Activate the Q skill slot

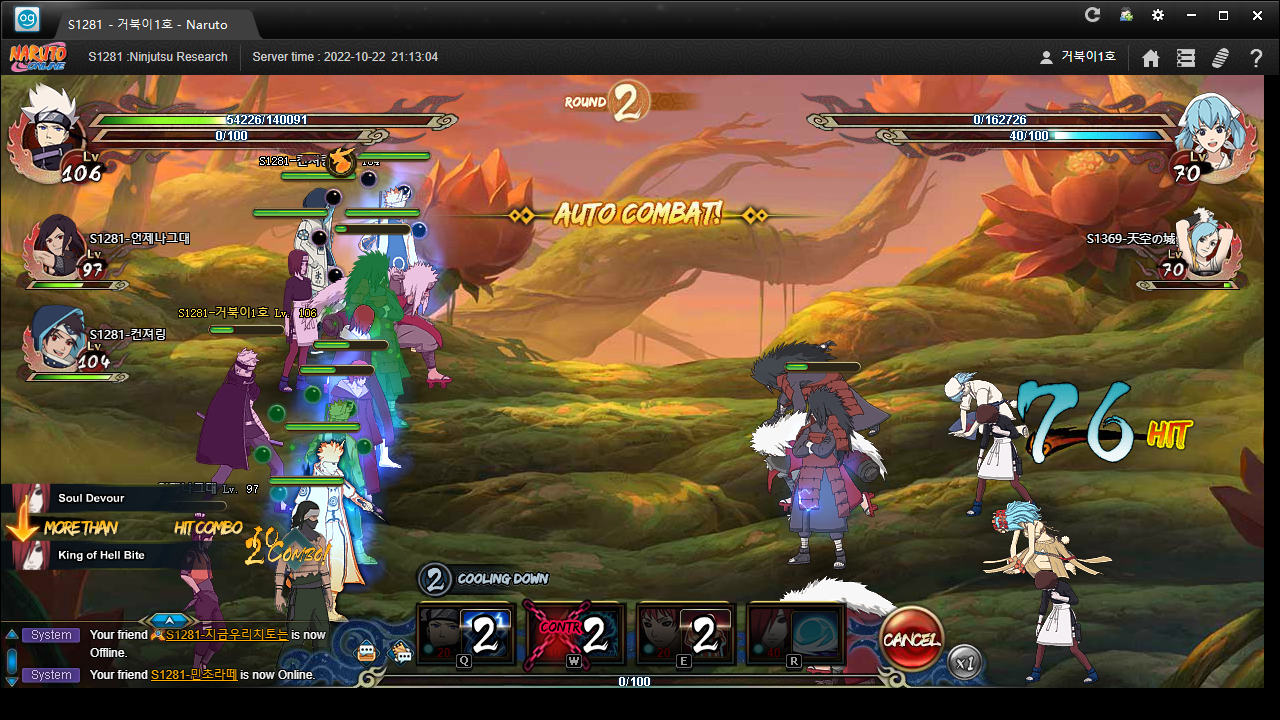(x=466, y=634)
